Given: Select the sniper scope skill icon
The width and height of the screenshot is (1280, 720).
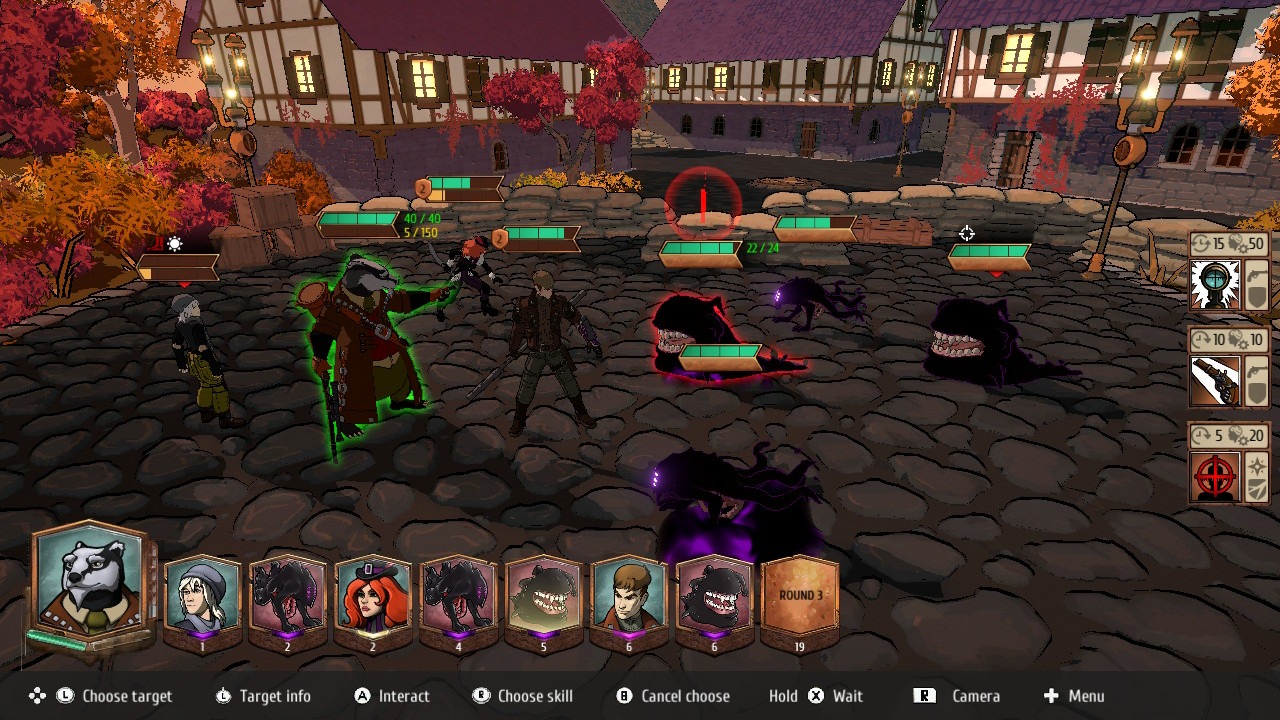Looking at the screenshot, I should tap(1215, 285).
